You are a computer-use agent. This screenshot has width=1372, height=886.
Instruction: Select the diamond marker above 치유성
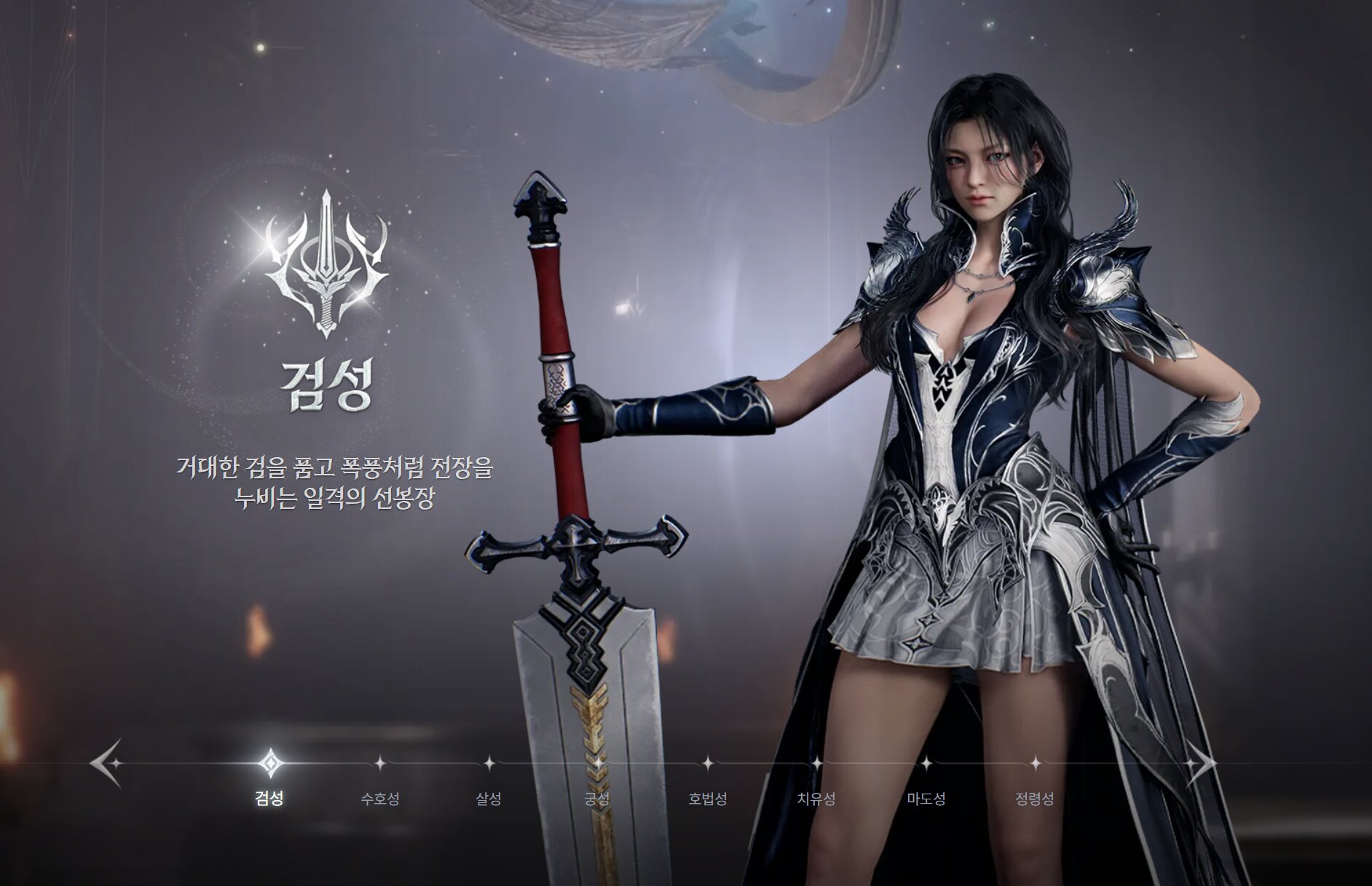point(818,764)
